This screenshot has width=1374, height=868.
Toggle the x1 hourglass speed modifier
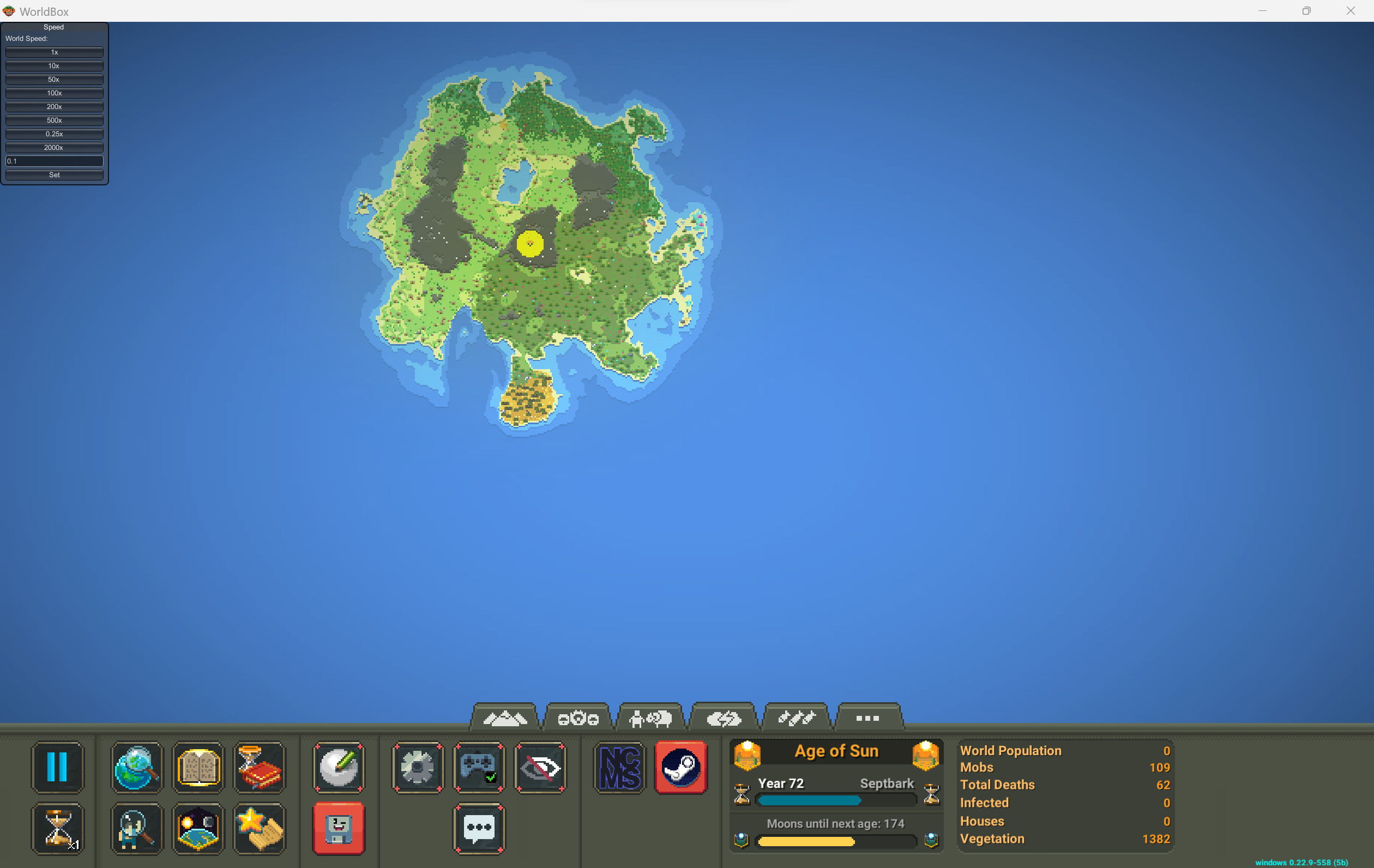click(x=58, y=829)
